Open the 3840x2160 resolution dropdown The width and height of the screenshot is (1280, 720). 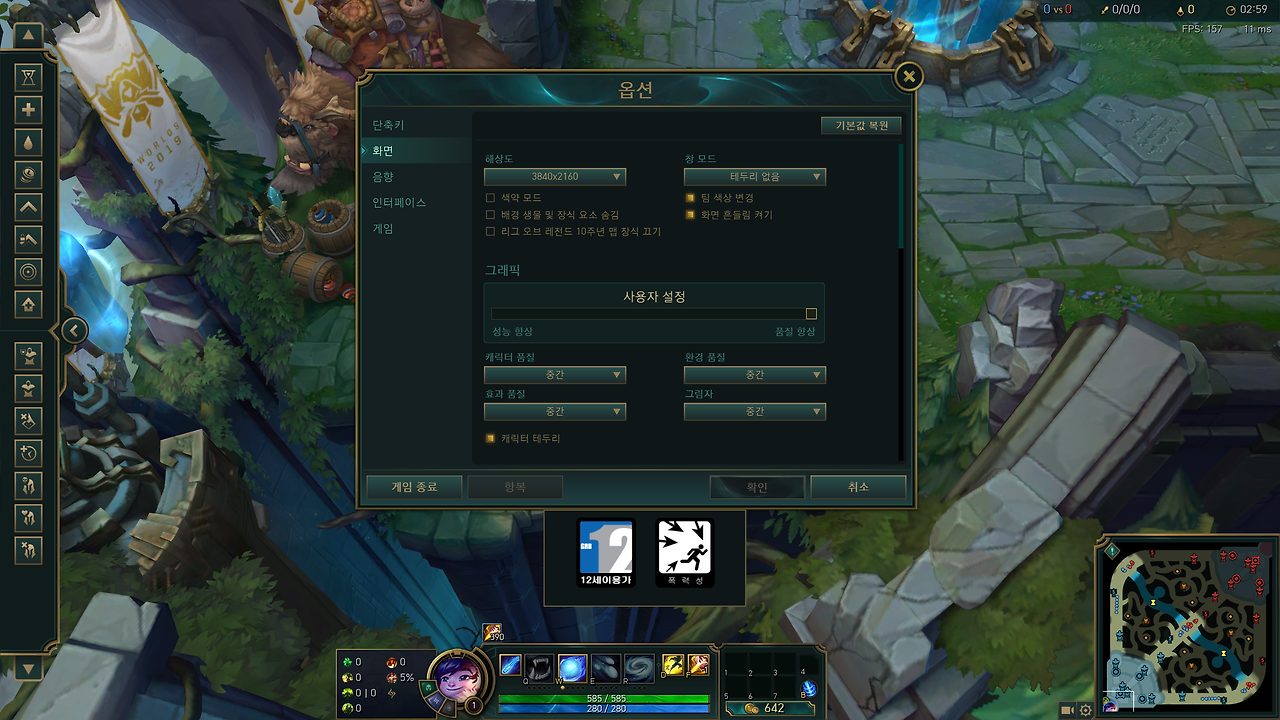coord(555,176)
